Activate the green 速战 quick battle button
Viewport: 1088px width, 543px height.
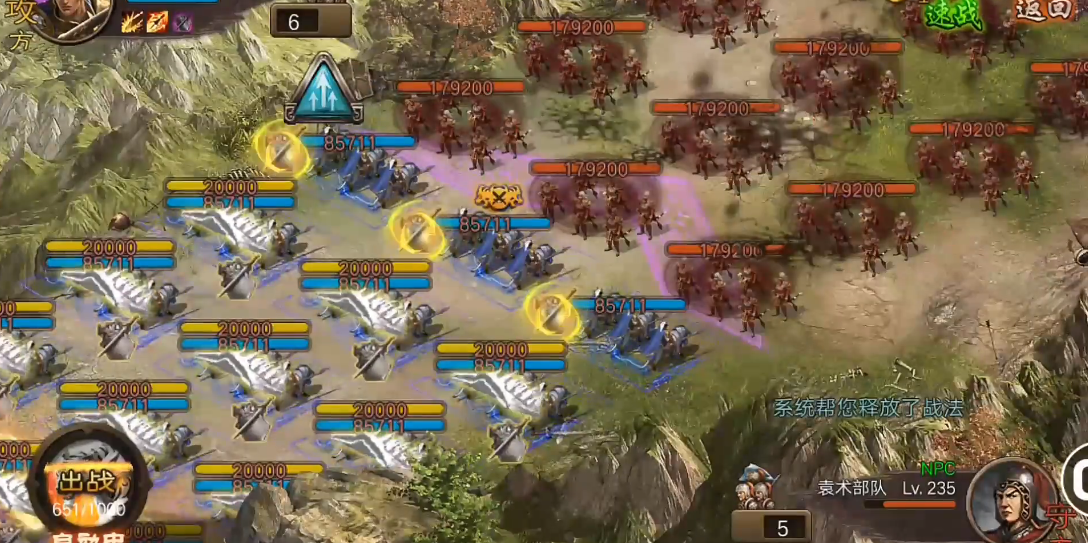(x=953, y=14)
